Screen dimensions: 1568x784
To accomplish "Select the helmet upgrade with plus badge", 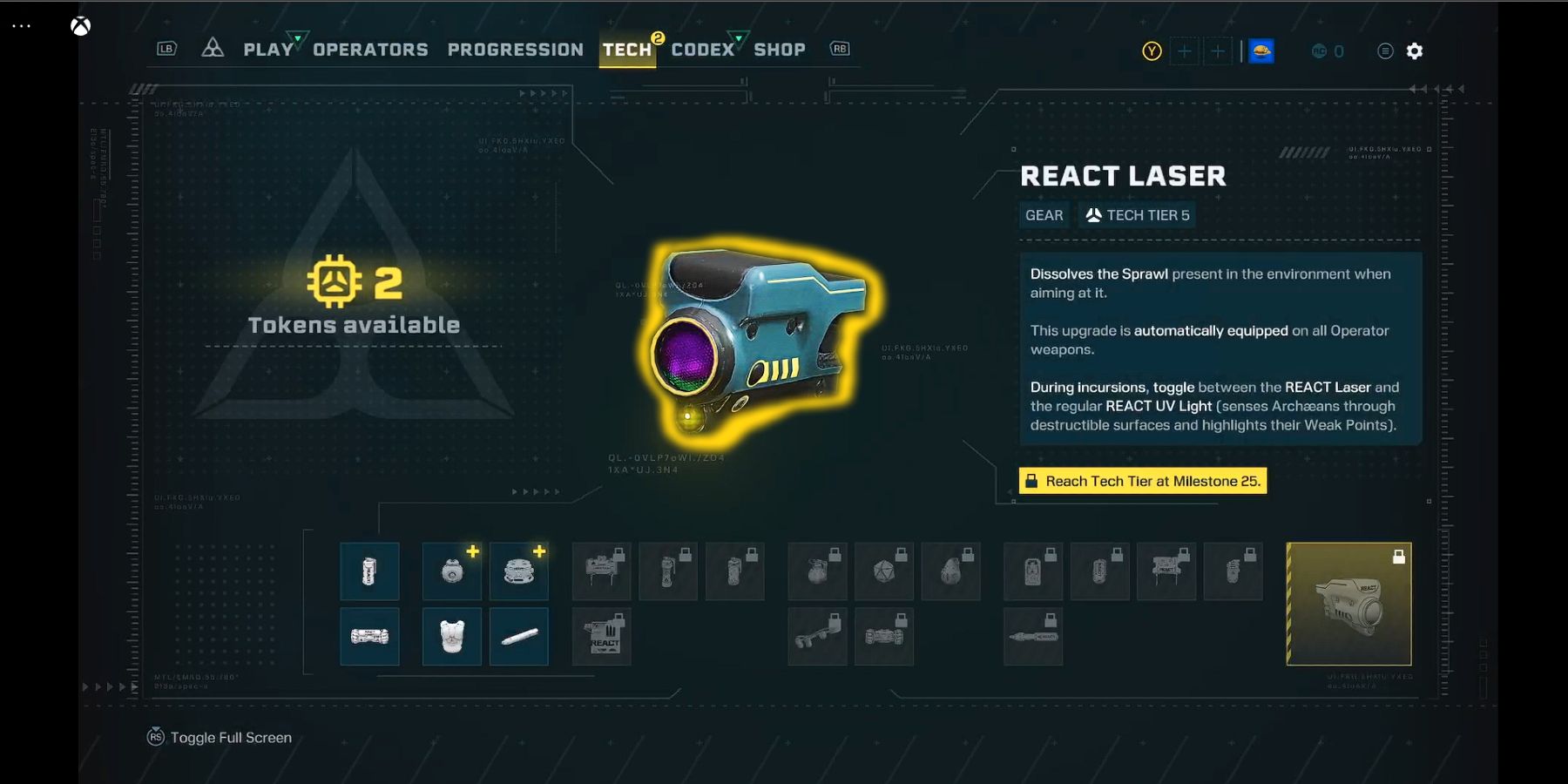I will click(519, 571).
